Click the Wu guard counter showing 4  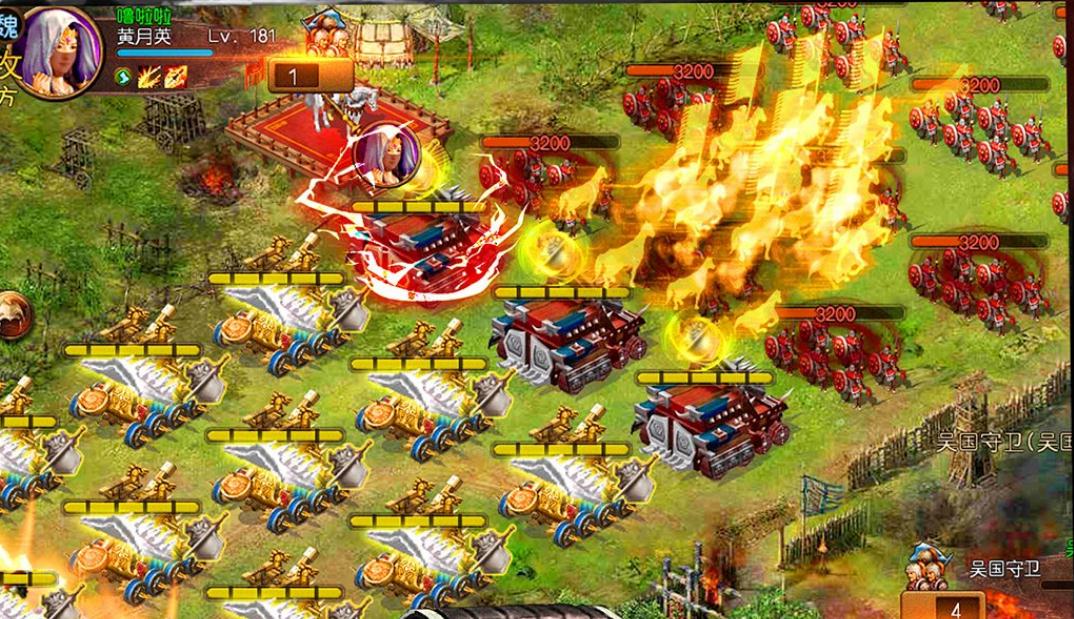point(955,608)
